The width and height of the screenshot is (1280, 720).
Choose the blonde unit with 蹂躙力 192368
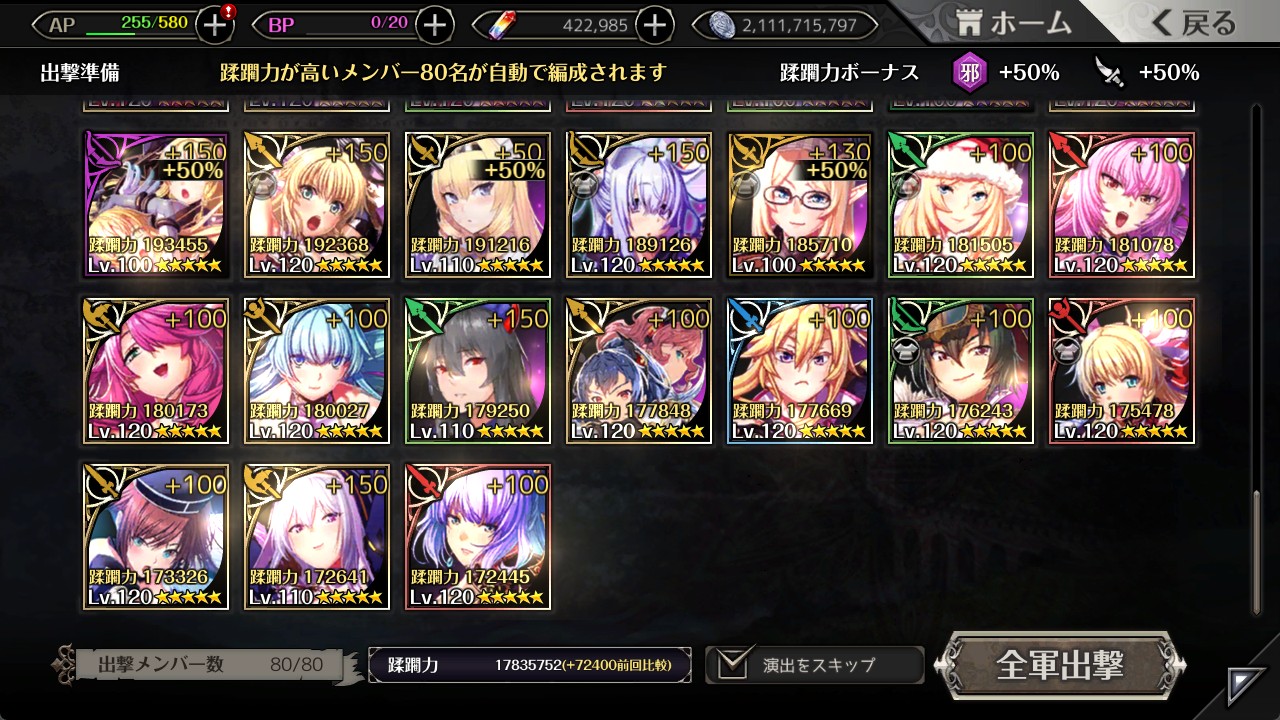[x=317, y=205]
